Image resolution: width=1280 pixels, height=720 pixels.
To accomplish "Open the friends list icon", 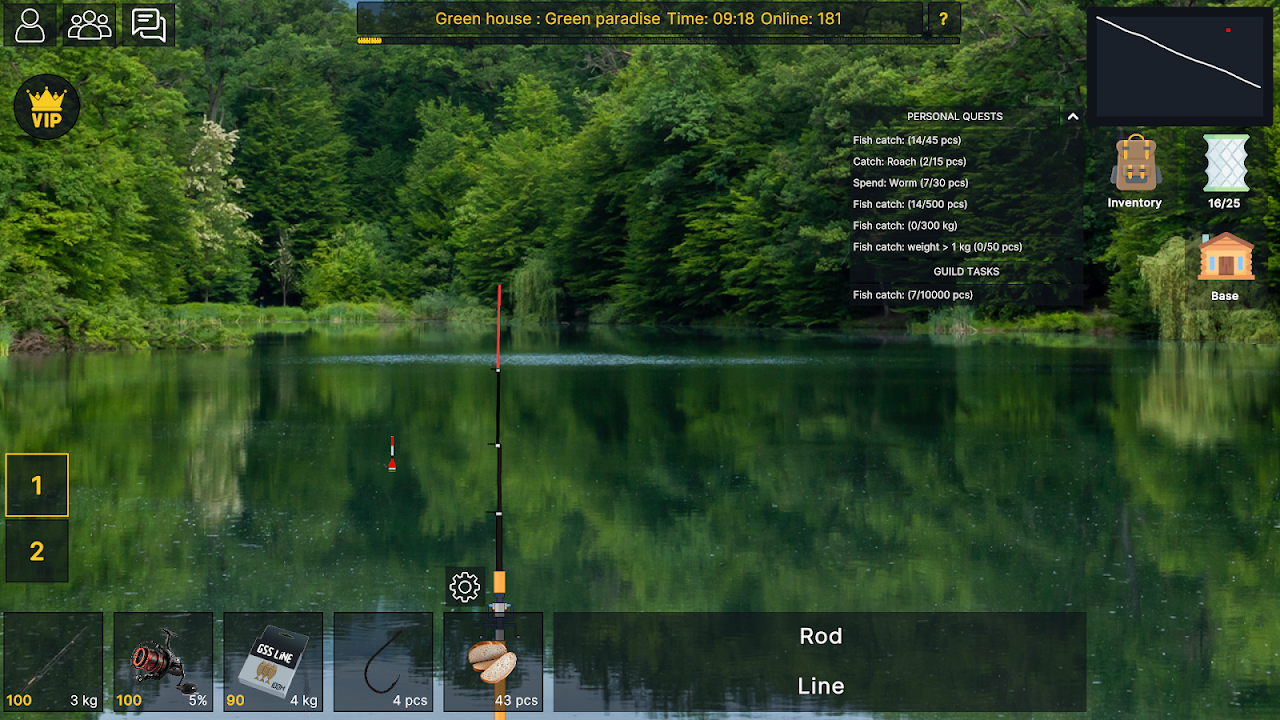I will click(x=89, y=25).
